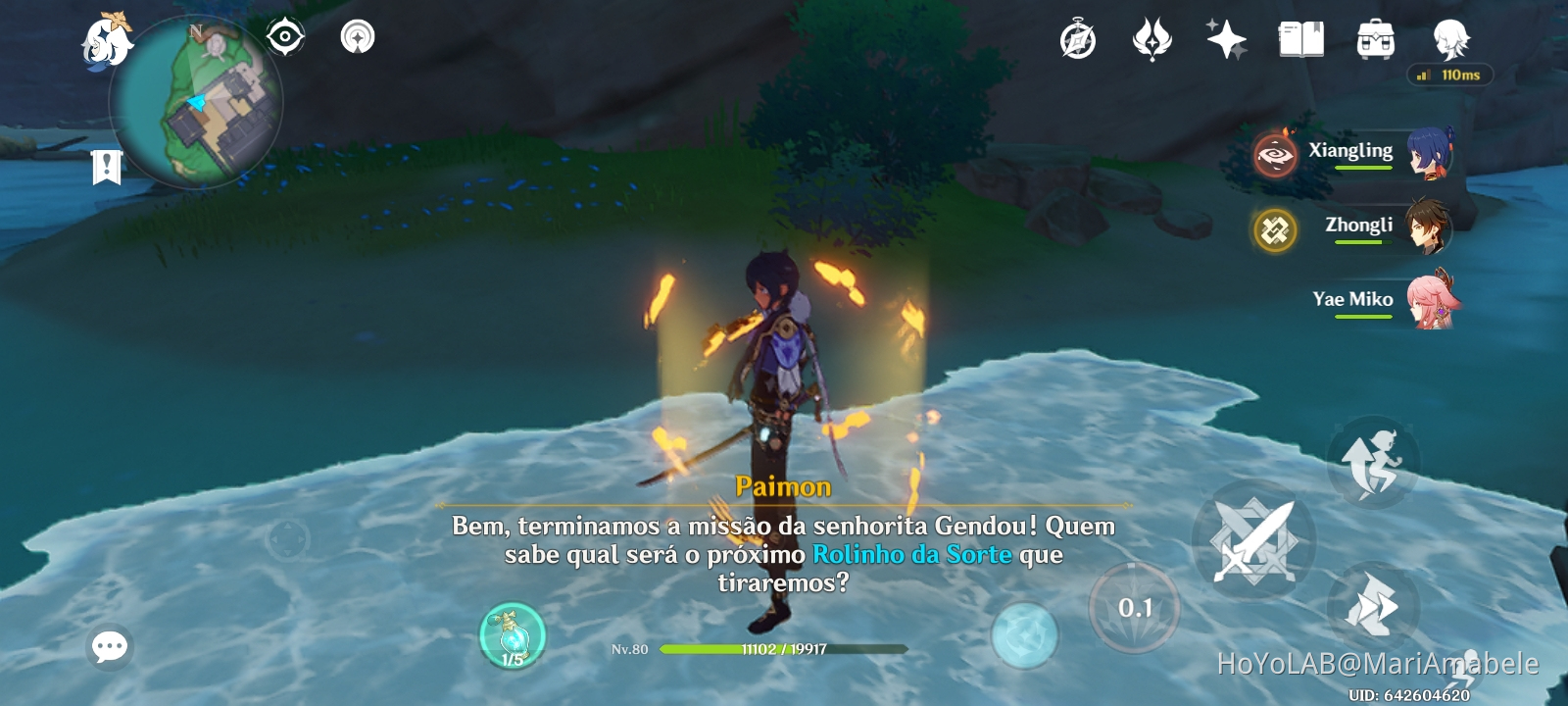
Task: Open the character screen via portrait icon
Action: [x=1448, y=39]
